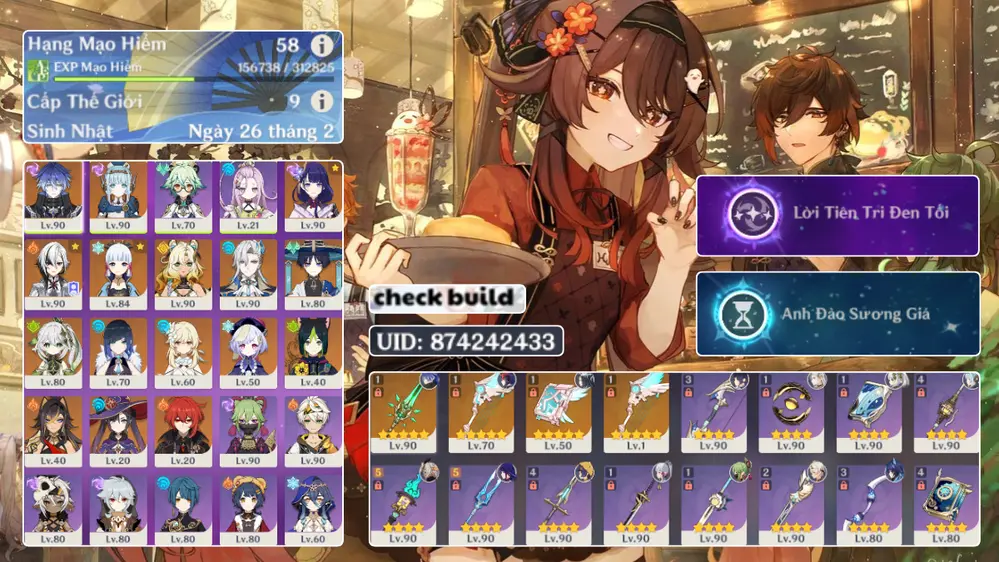The height and width of the screenshot is (562, 999).
Task: Open the Lời Tiên Tri Đen Tối banner
Action: [837, 214]
